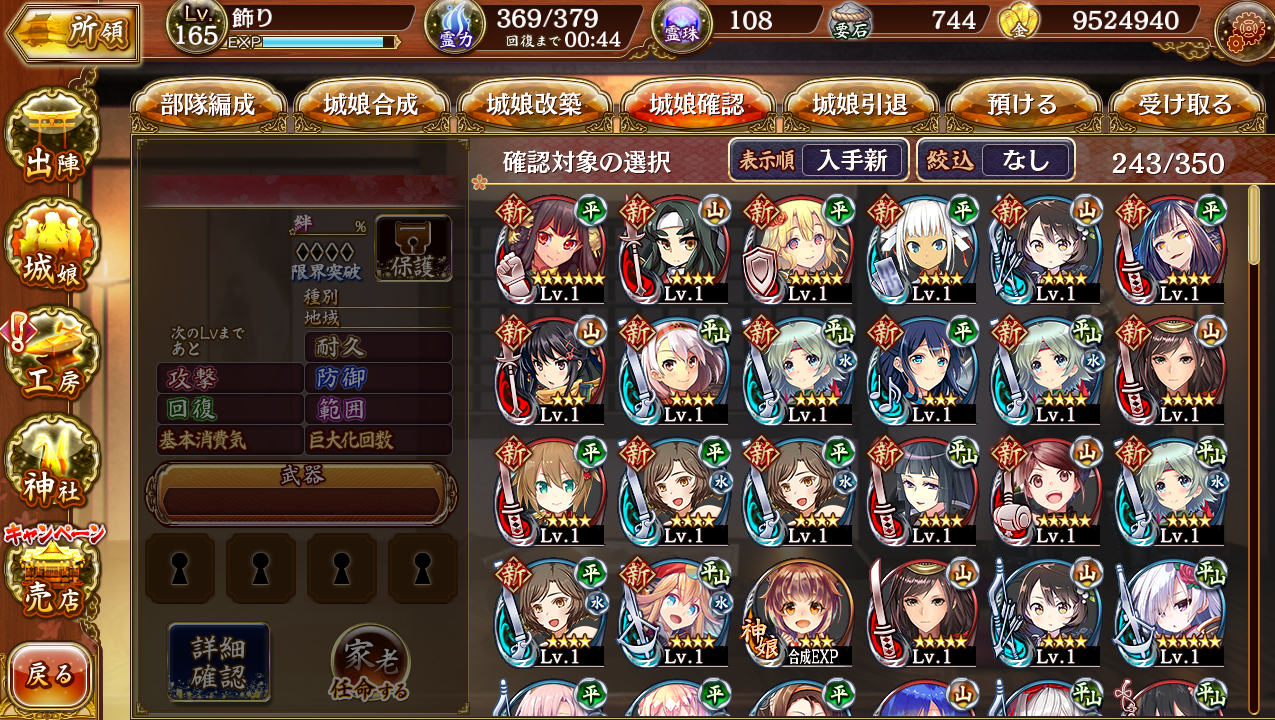Open the gear settings icon
The width and height of the screenshot is (1275, 720).
1243,30
